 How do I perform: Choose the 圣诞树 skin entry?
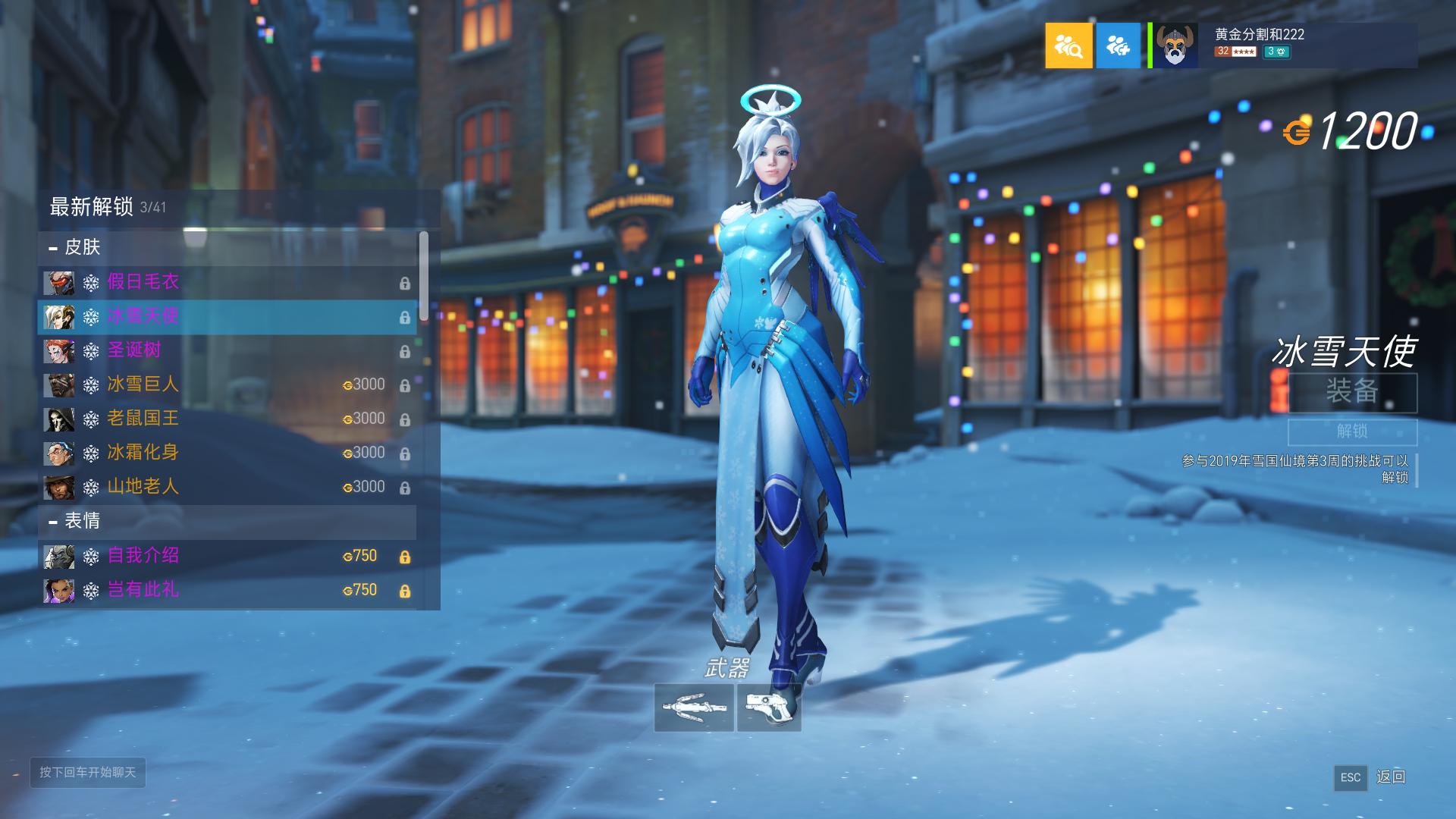(226, 350)
